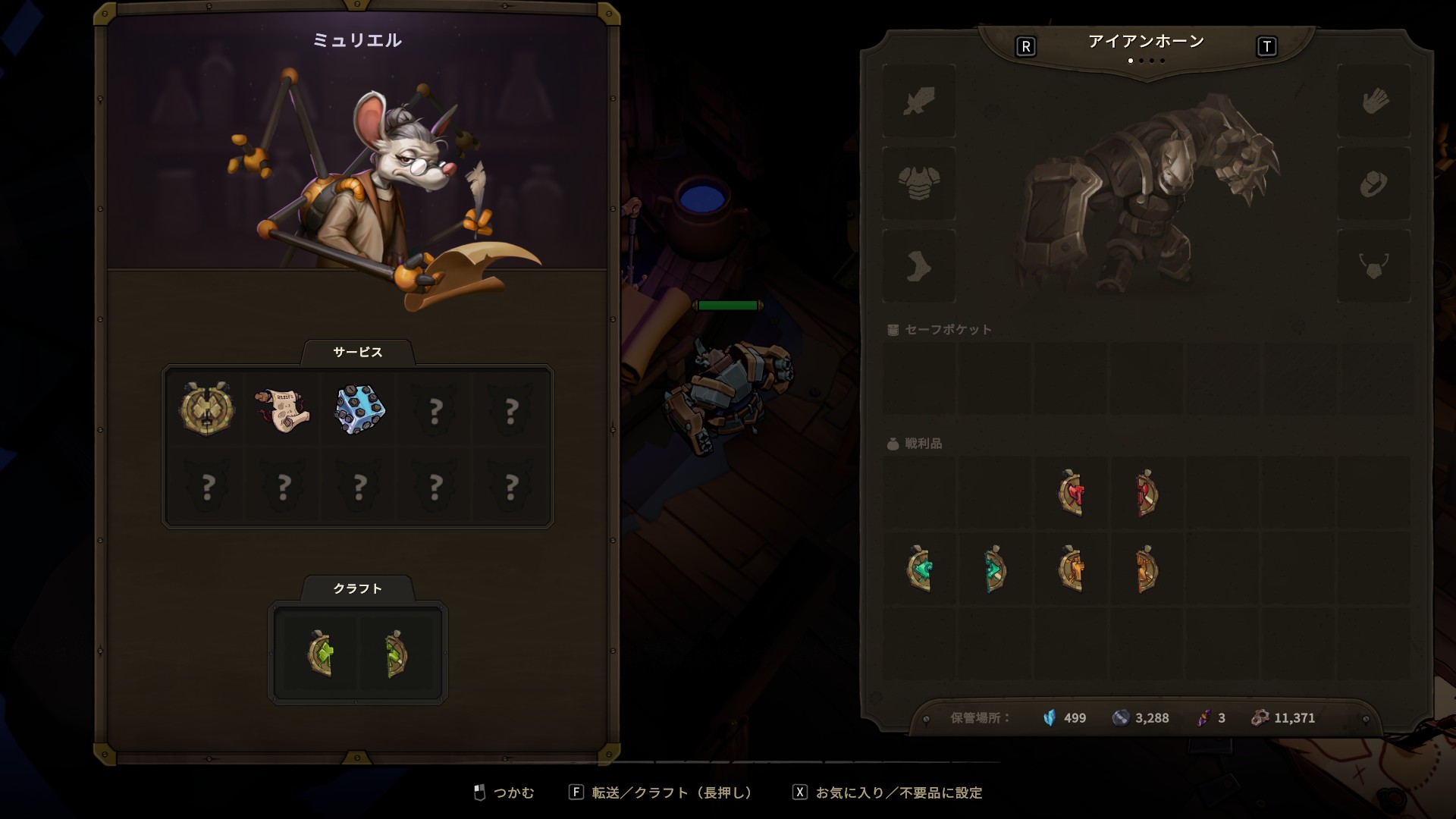Image resolution: width=1456 pixels, height=819 pixels.
Task: Select the green clover right half in craft
Action: pos(397,654)
